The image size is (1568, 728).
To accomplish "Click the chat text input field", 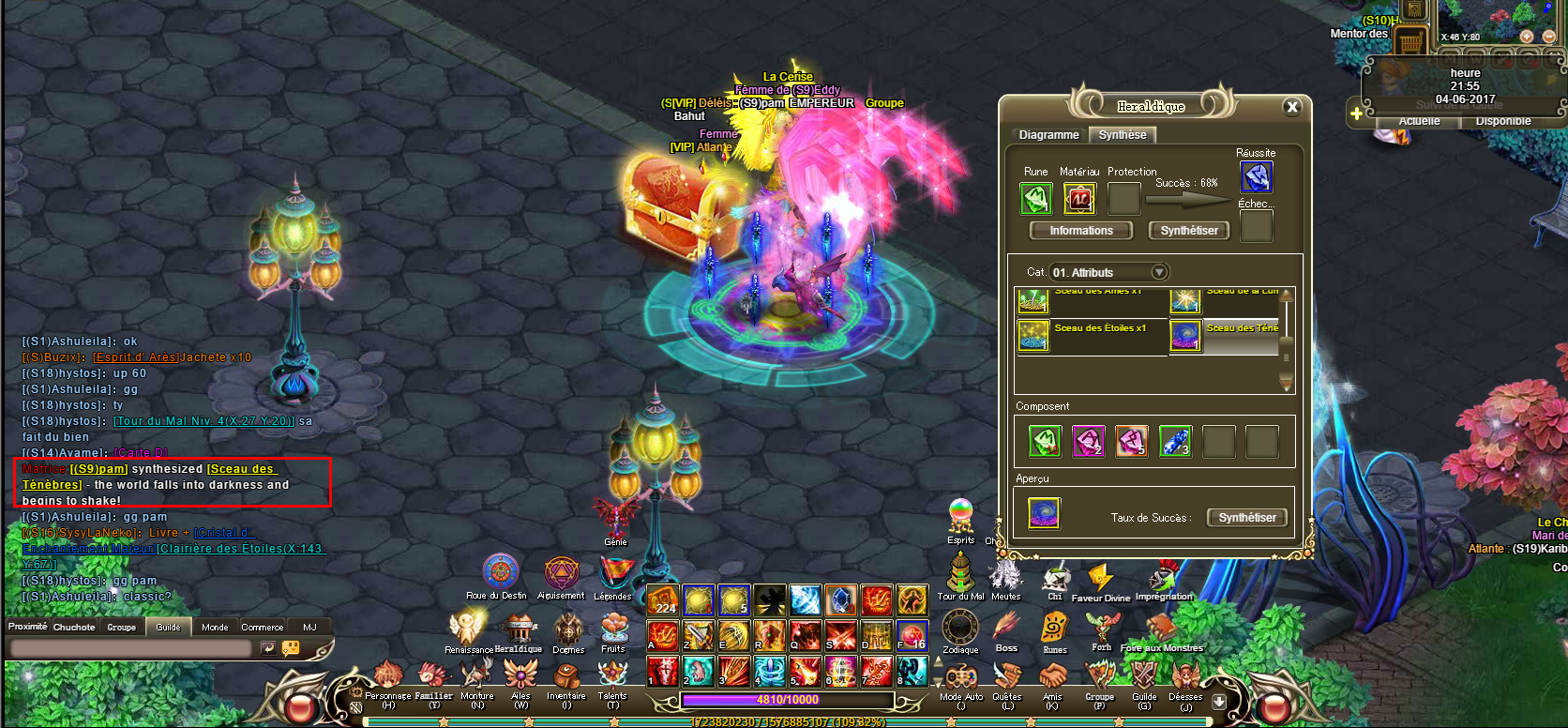I will [x=131, y=647].
